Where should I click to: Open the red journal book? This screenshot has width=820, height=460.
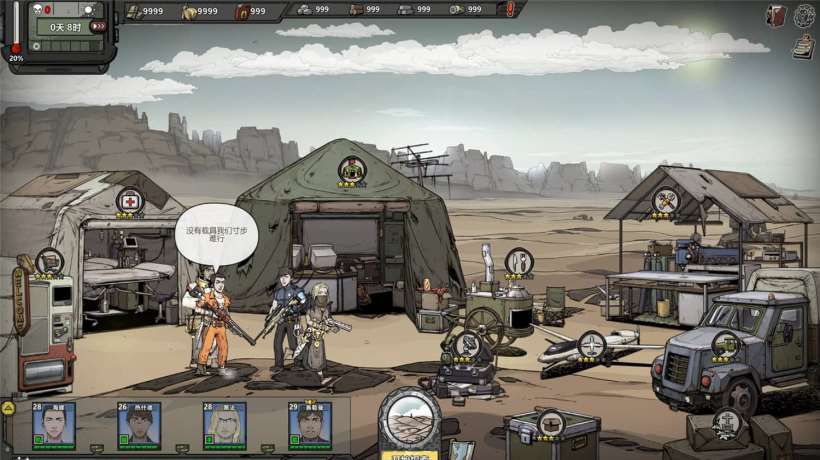click(776, 15)
